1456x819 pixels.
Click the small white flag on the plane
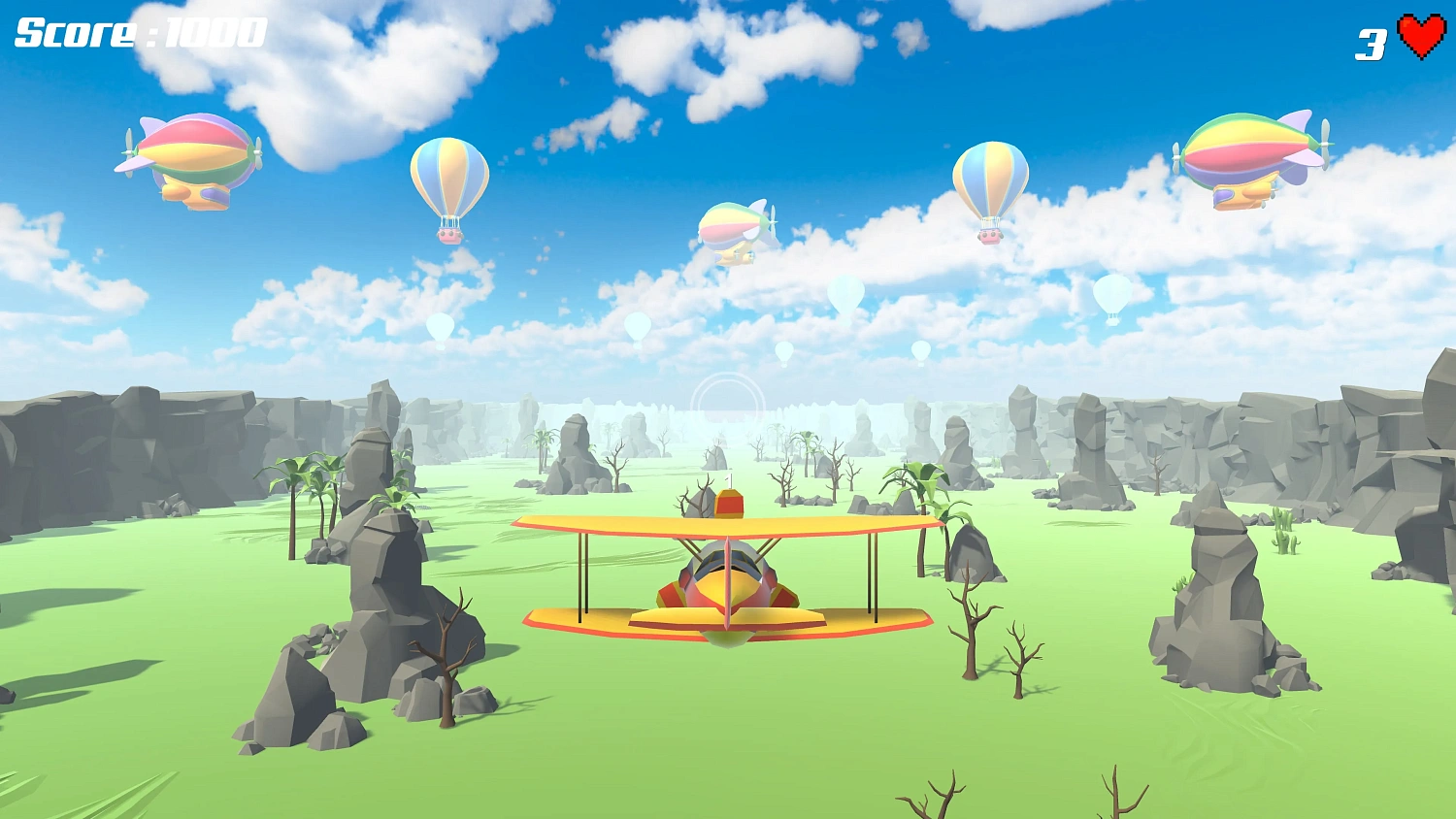(x=730, y=480)
